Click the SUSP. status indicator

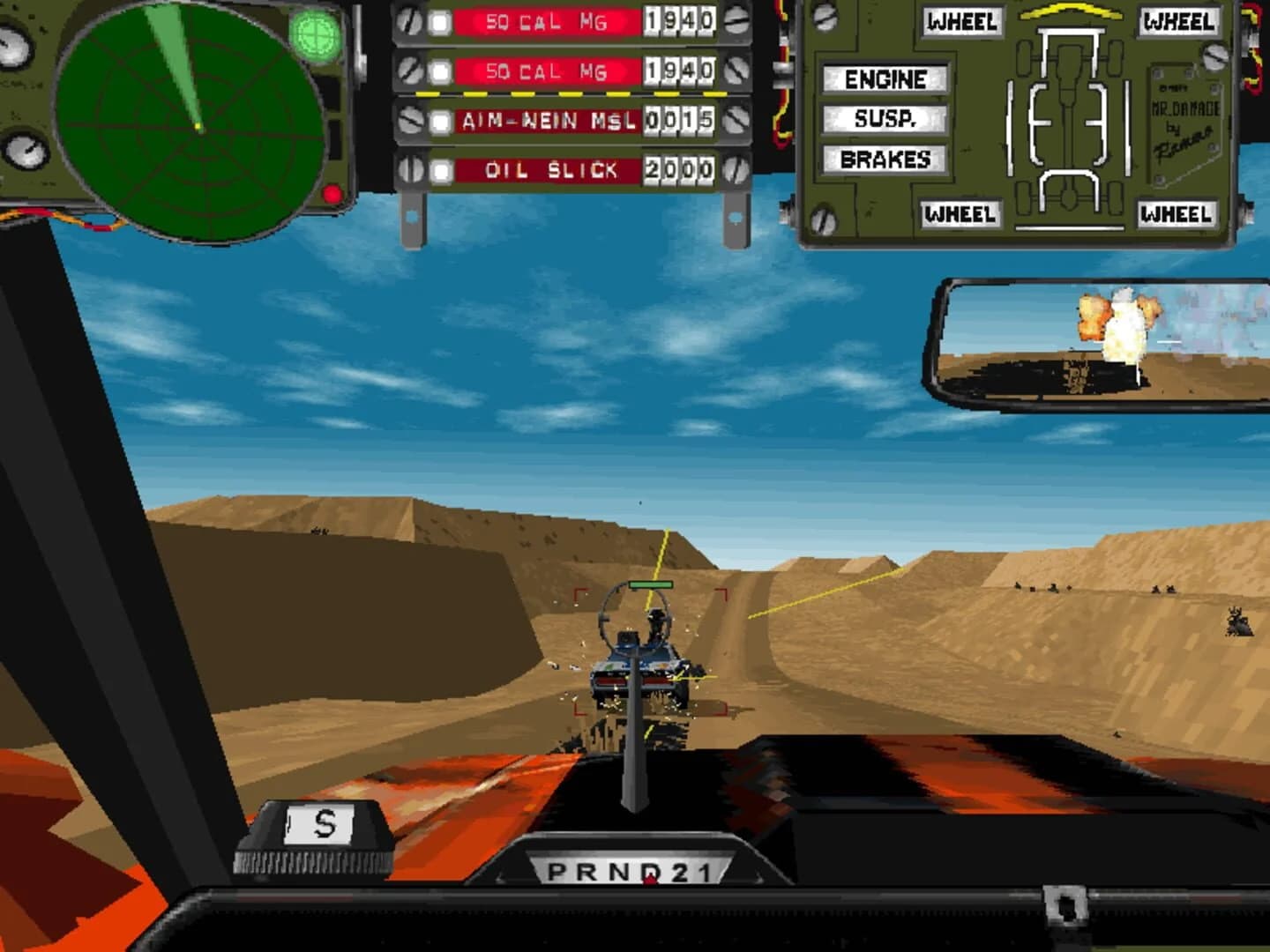[x=885, y=120]
